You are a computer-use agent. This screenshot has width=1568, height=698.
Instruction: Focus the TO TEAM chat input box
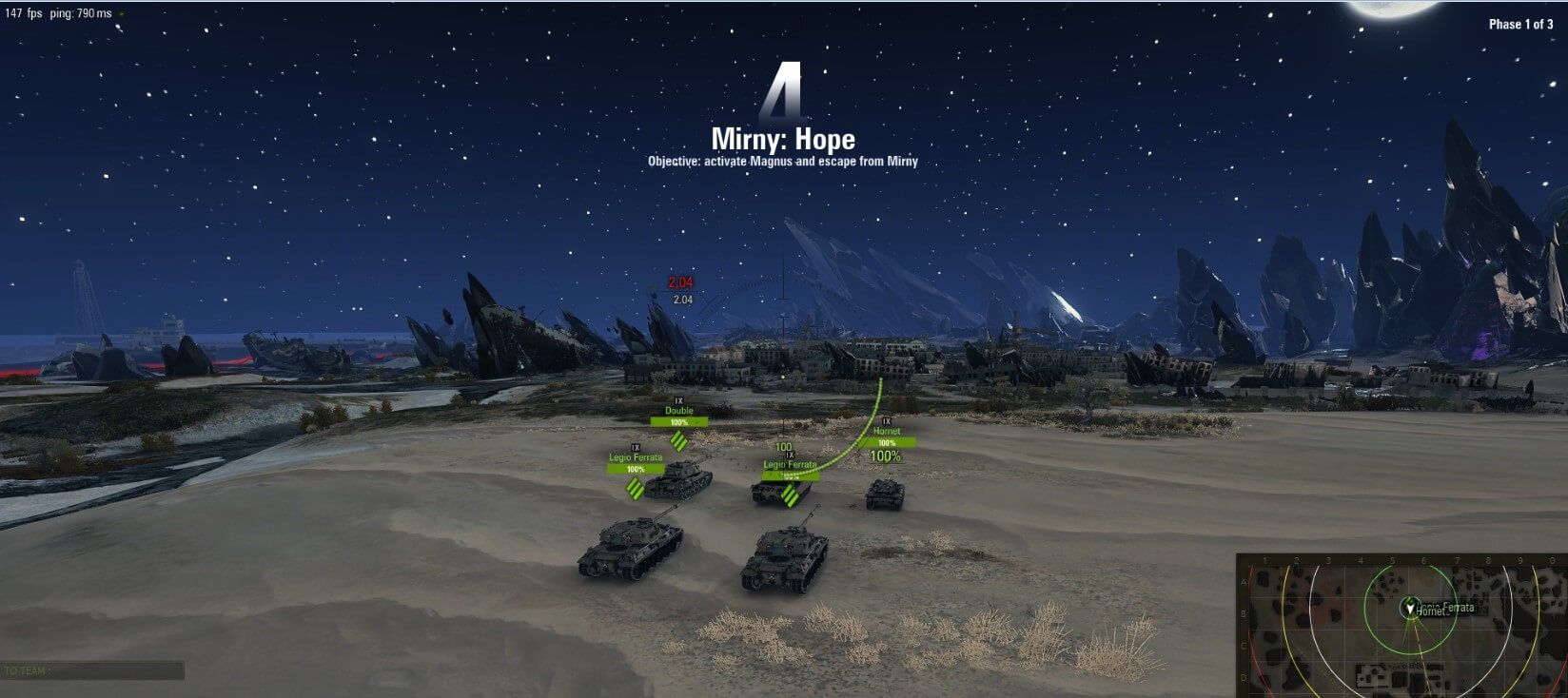point(92,670)
